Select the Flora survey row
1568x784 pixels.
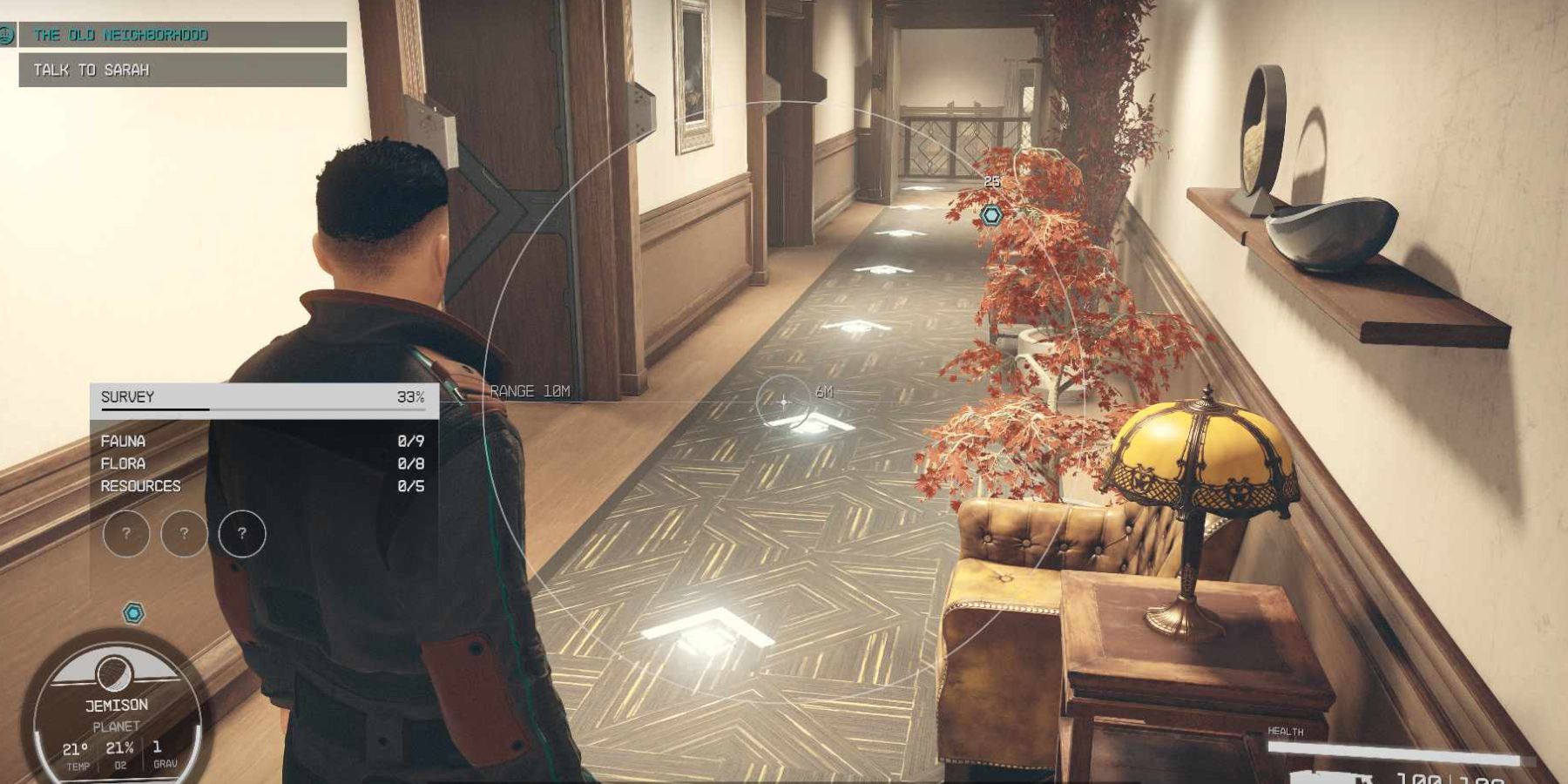pyautogui.click(x=261, y=463)
